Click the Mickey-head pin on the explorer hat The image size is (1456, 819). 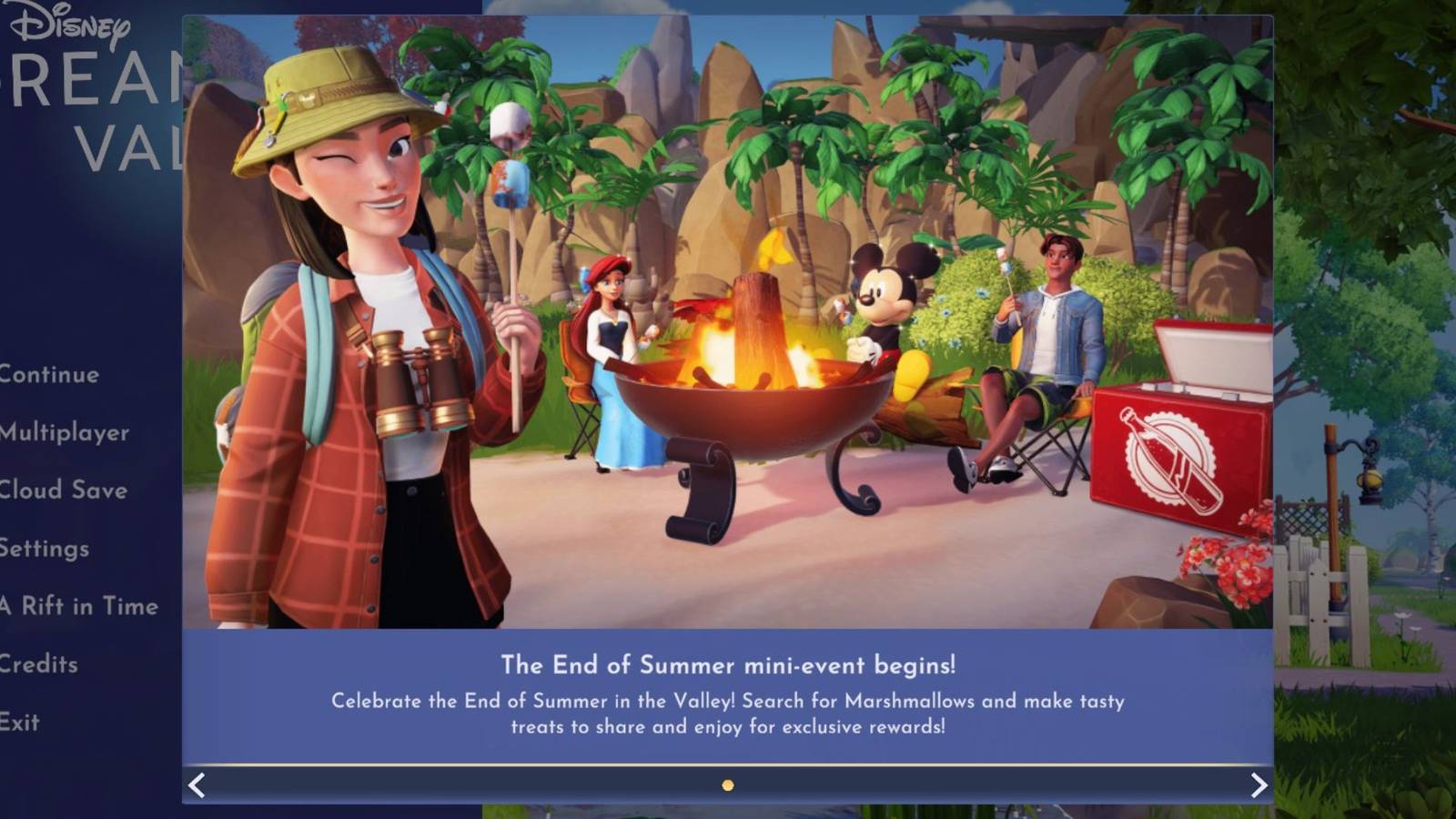click(309, 100)
